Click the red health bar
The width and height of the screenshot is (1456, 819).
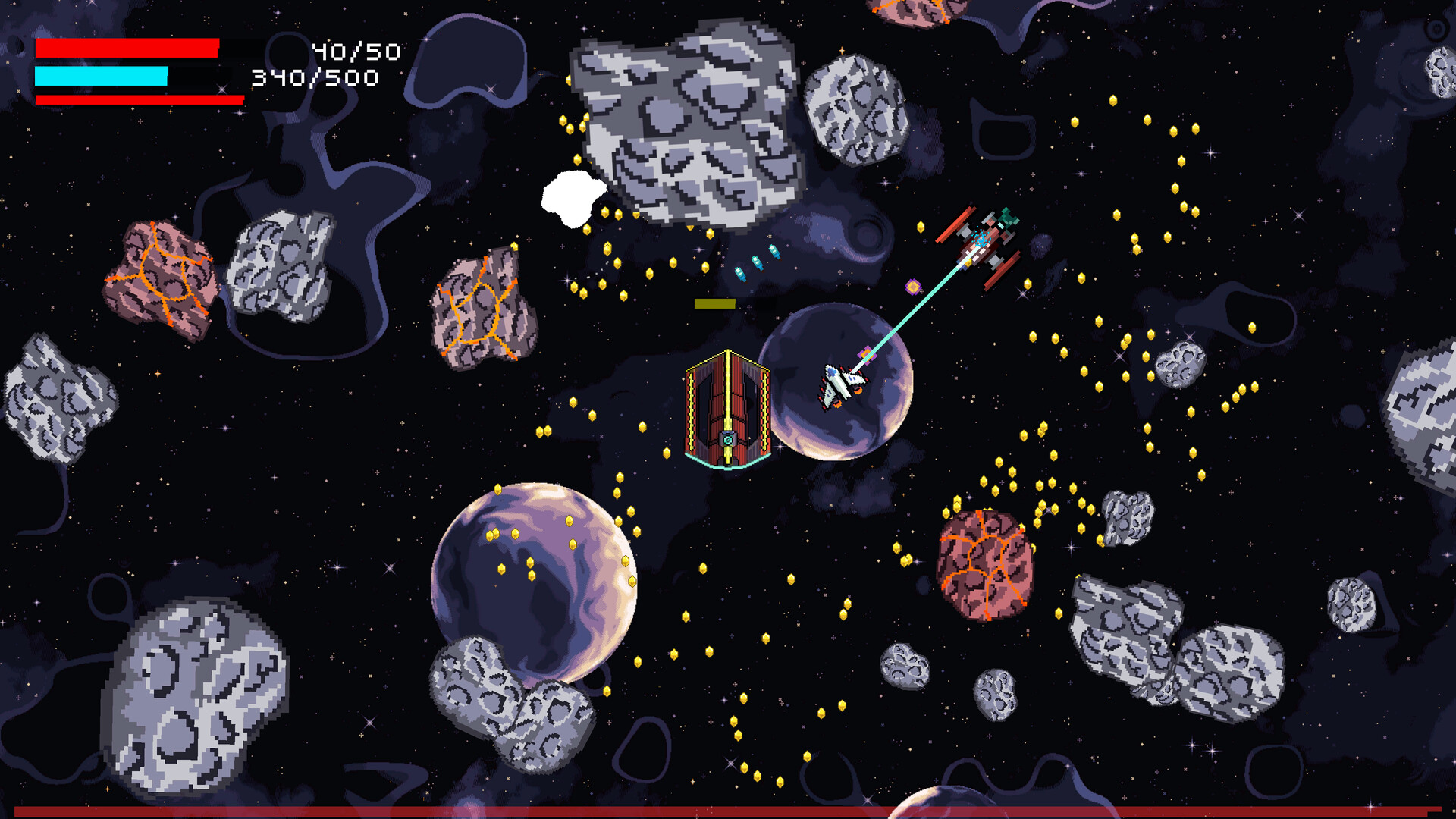click(x=125, y=49)
